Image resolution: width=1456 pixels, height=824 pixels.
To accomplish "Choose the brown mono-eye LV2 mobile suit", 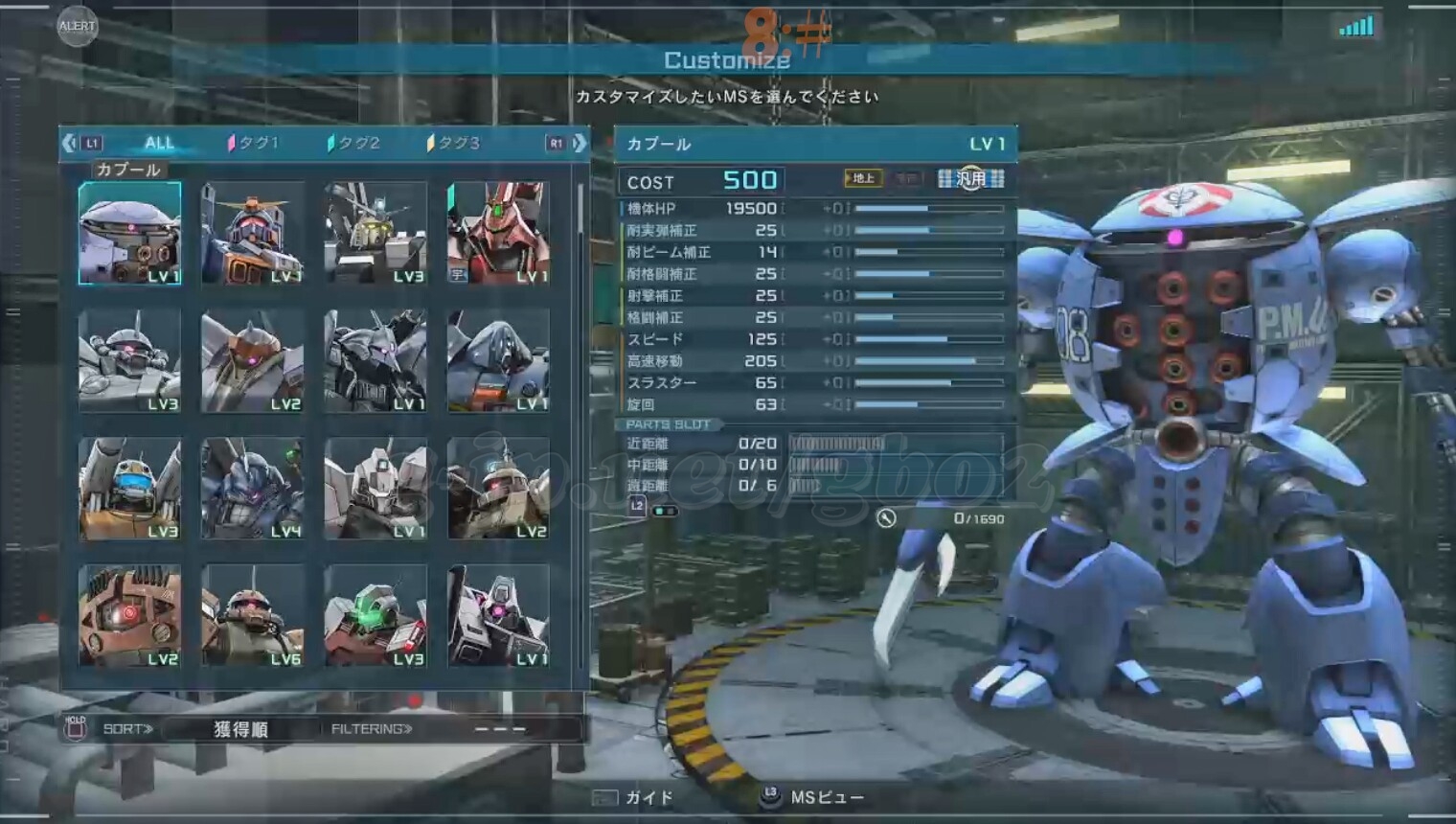I will 253,361.
